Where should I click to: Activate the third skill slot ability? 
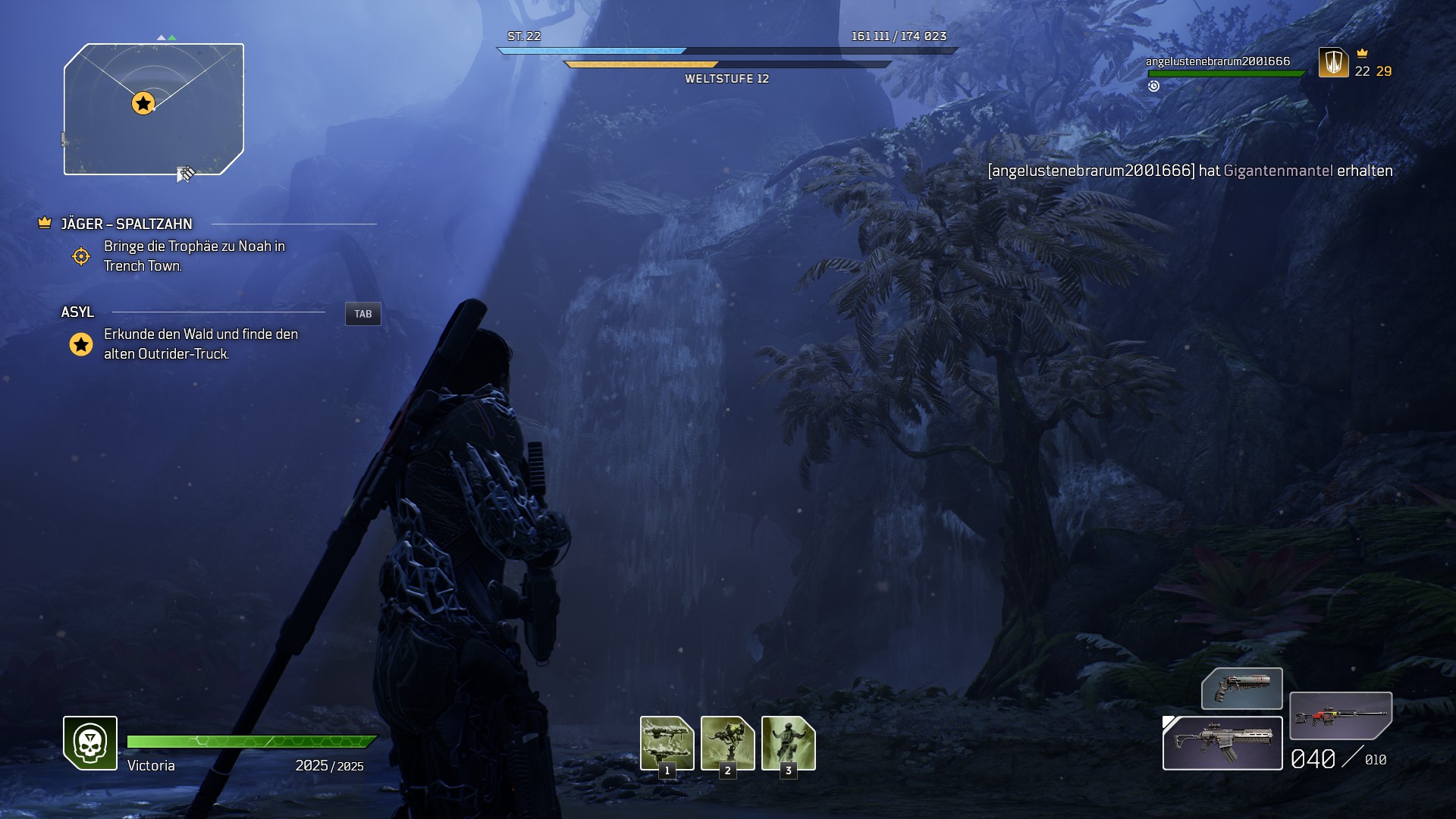coord(788,742)
